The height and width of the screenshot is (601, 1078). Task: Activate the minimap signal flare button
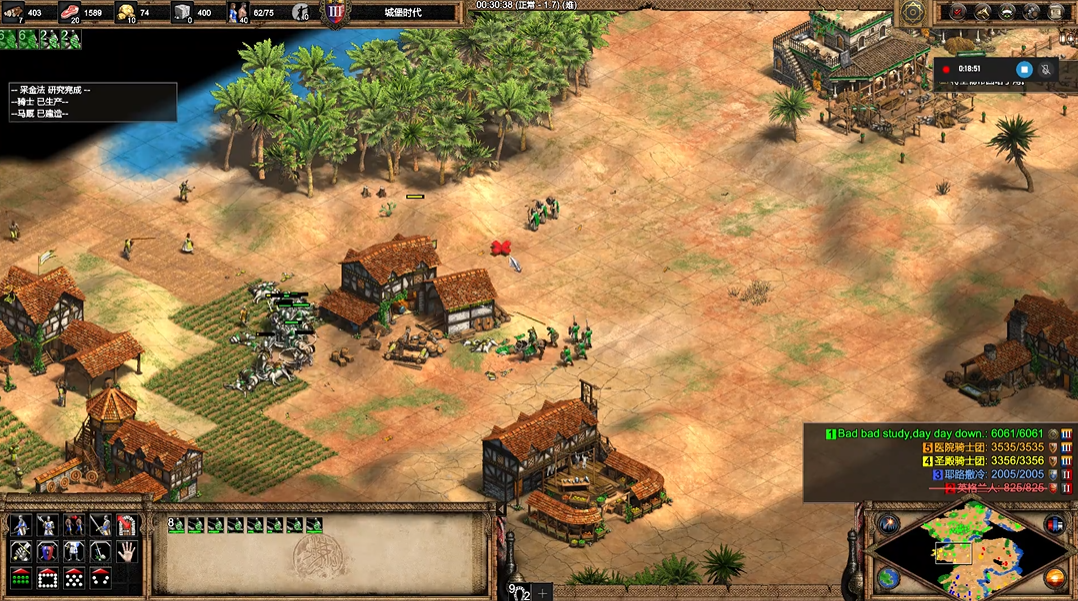point(886,524)
